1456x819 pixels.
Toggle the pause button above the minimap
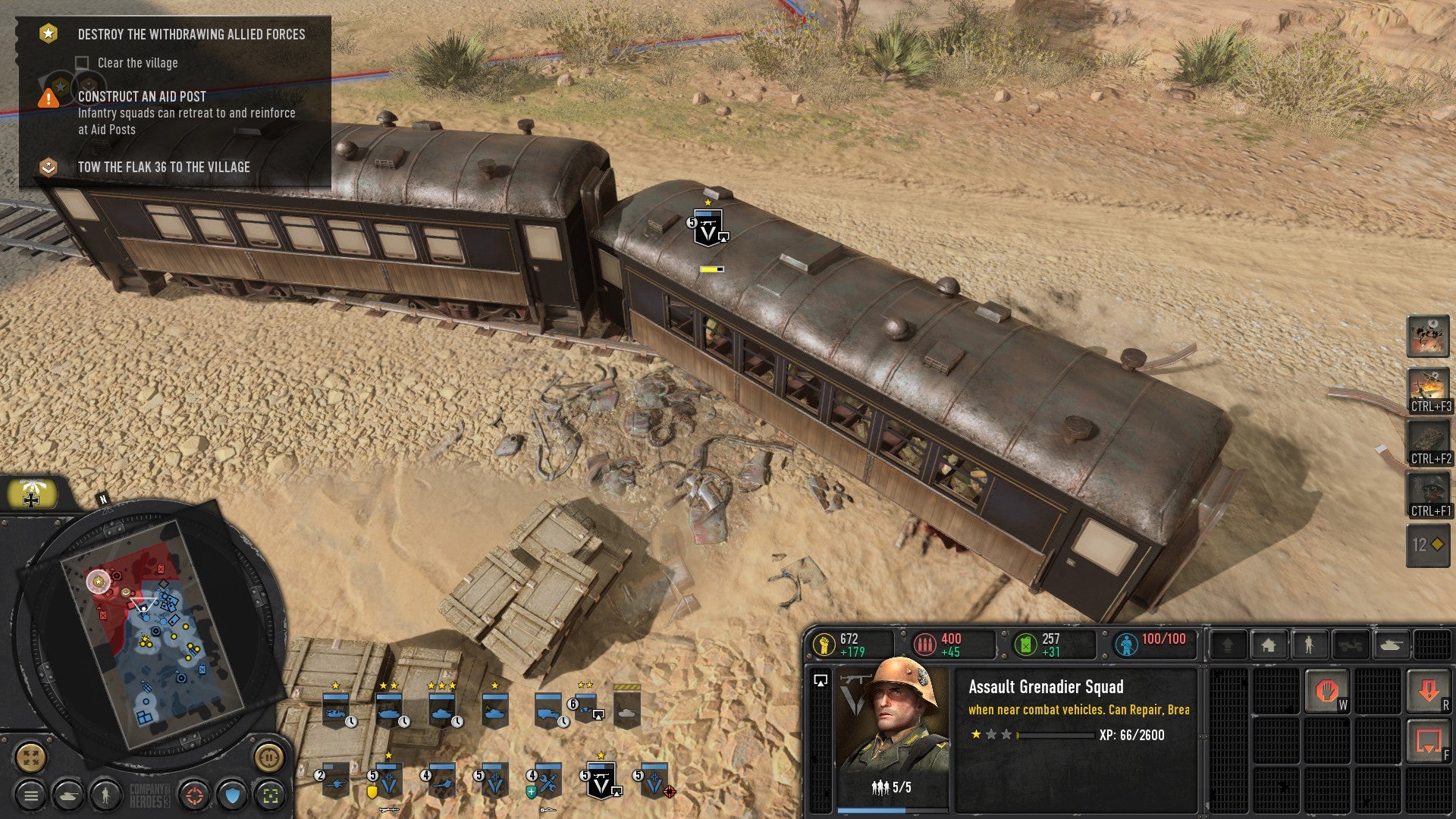coord(269,758)
